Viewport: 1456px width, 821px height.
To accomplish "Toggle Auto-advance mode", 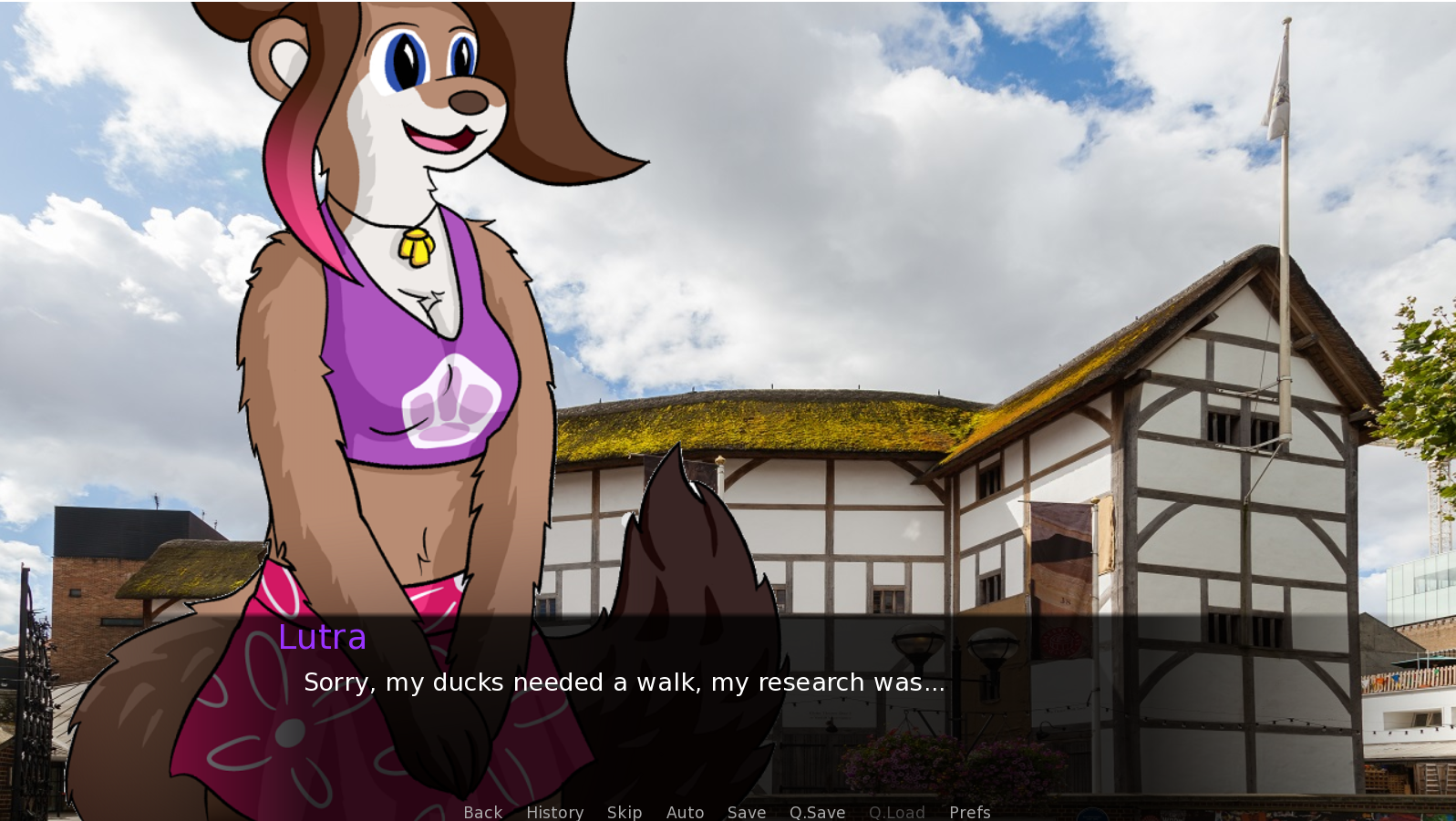I will (686, 812).
